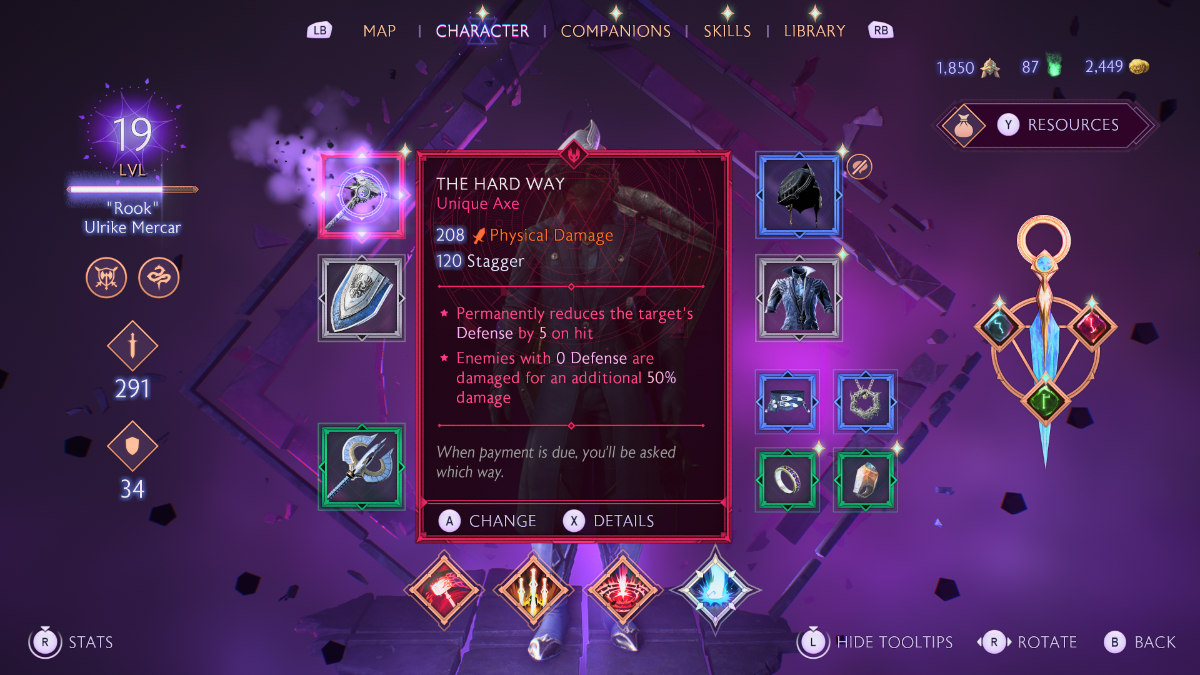Choose the green-framed two-handed axe slot
1200x675 pixels.
362,467
